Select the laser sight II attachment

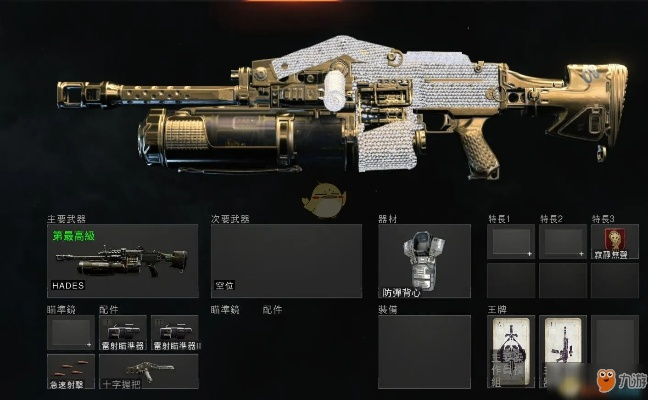pyautogui.click(x=175, y=332)
